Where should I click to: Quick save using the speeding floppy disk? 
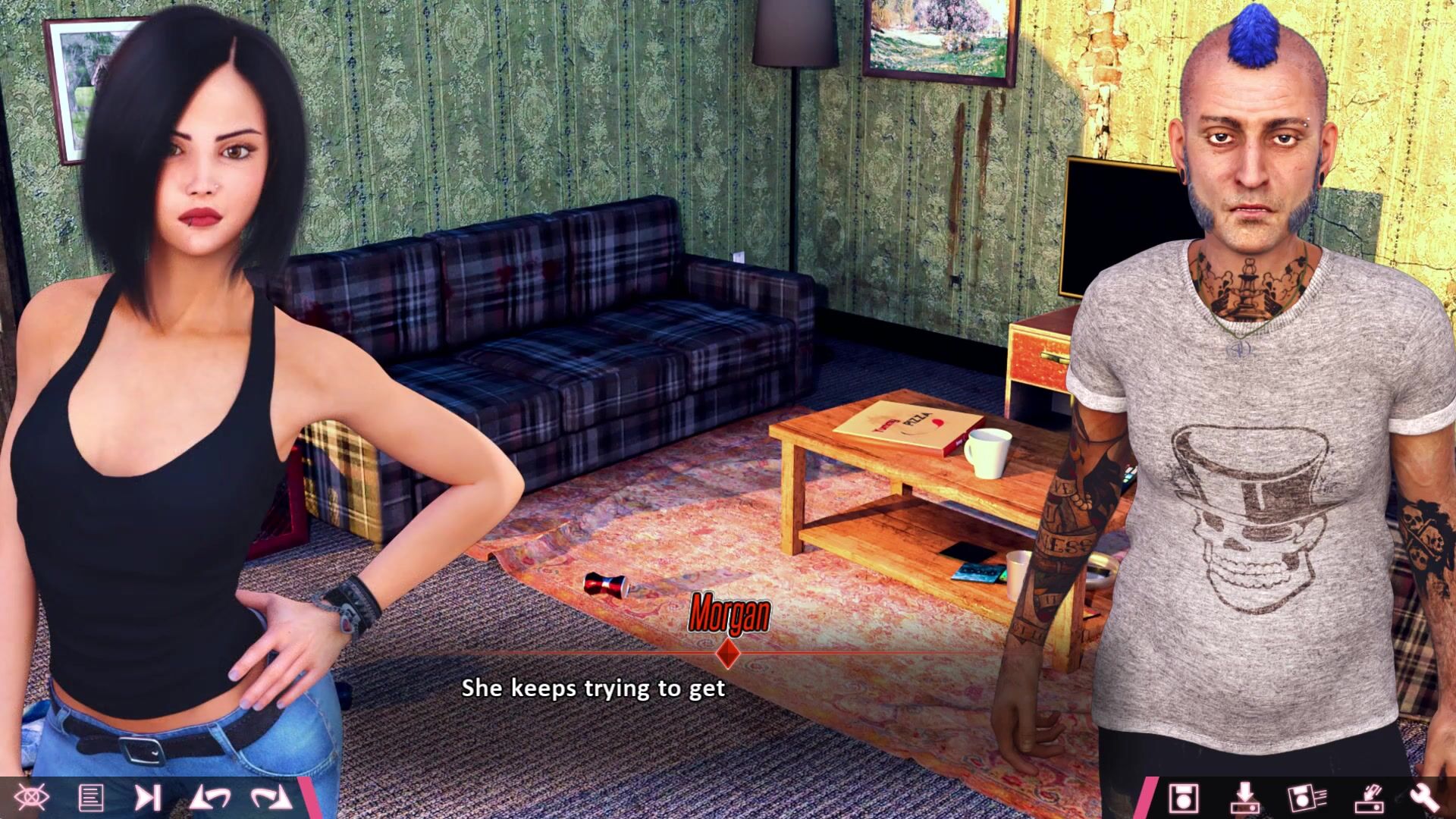point(1306,798)
